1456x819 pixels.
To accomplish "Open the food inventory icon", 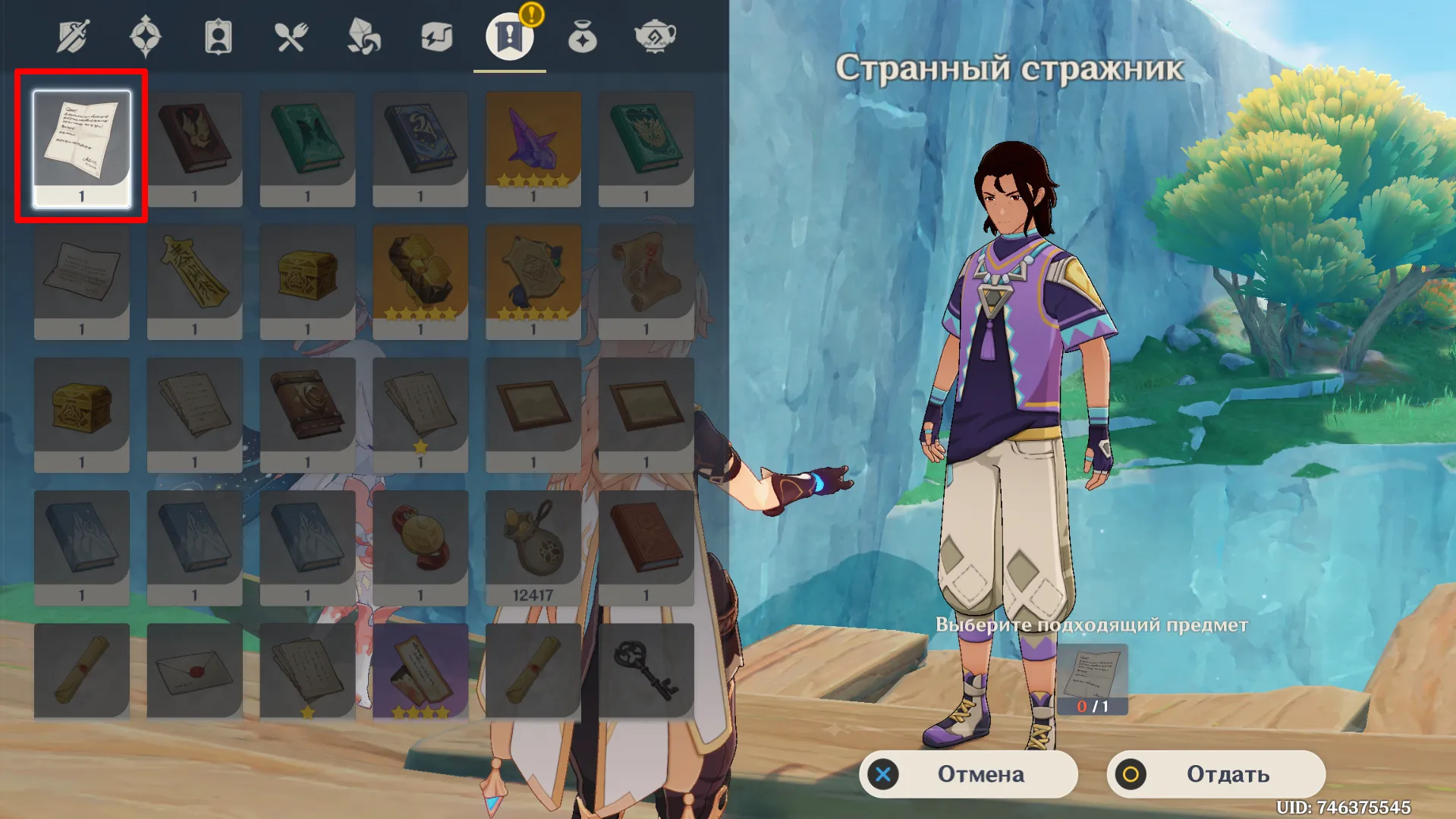I will pos(289,34).
